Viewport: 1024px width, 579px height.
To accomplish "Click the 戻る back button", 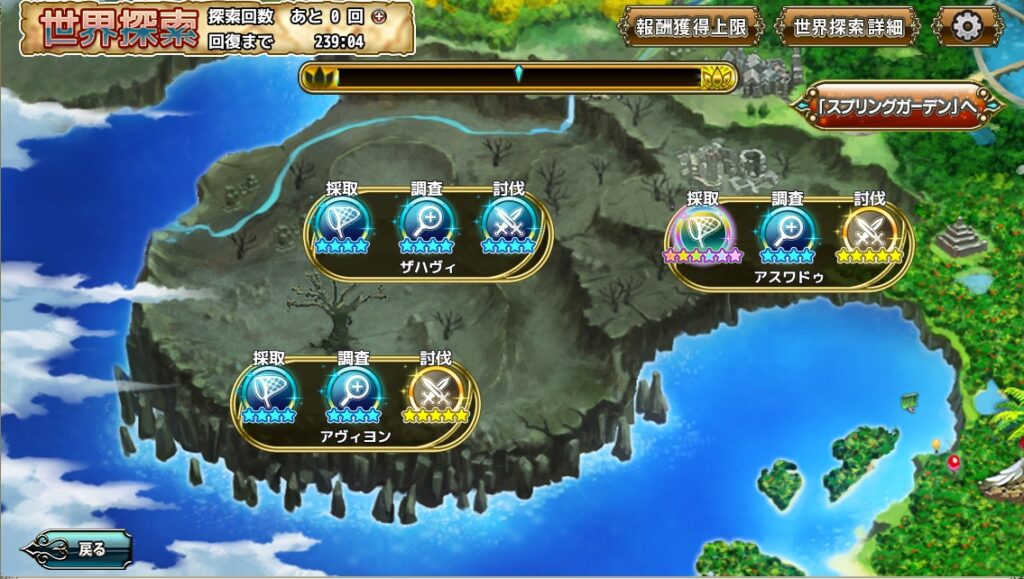I will coord(80,548).
